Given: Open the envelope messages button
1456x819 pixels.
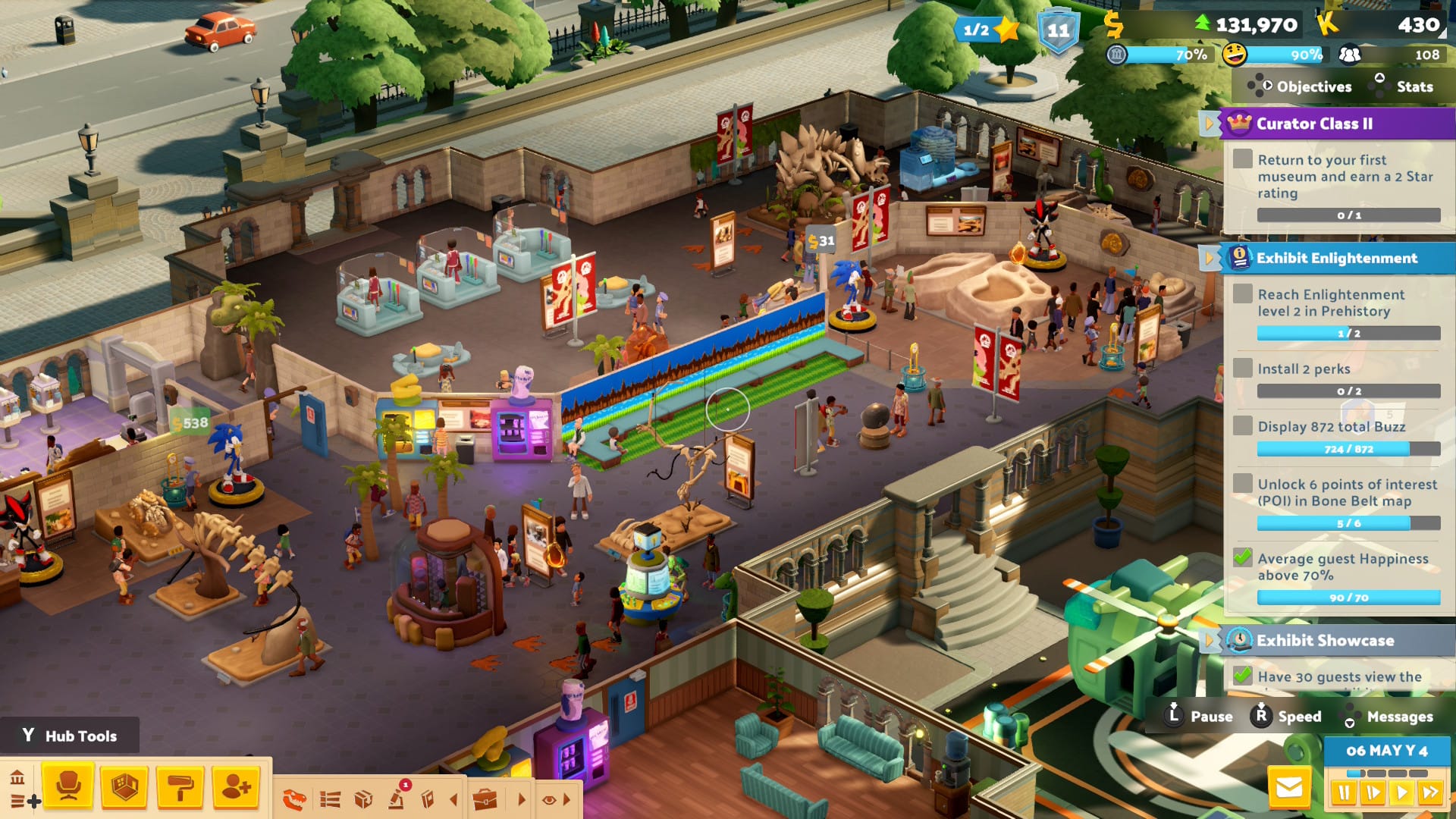Looking at the screenshot, I should click(1289, 789).
